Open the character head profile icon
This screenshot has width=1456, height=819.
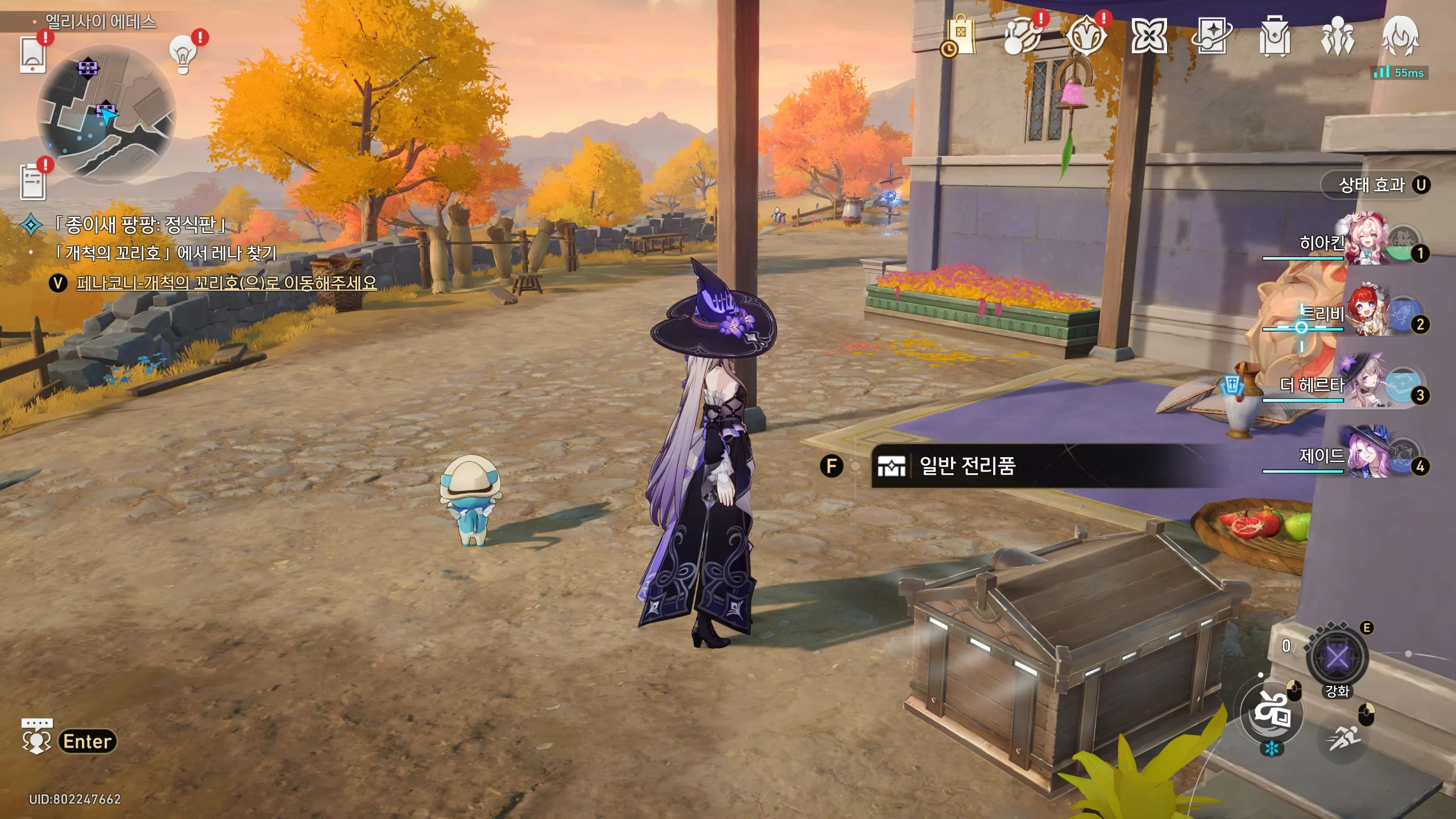(1400, 36)
